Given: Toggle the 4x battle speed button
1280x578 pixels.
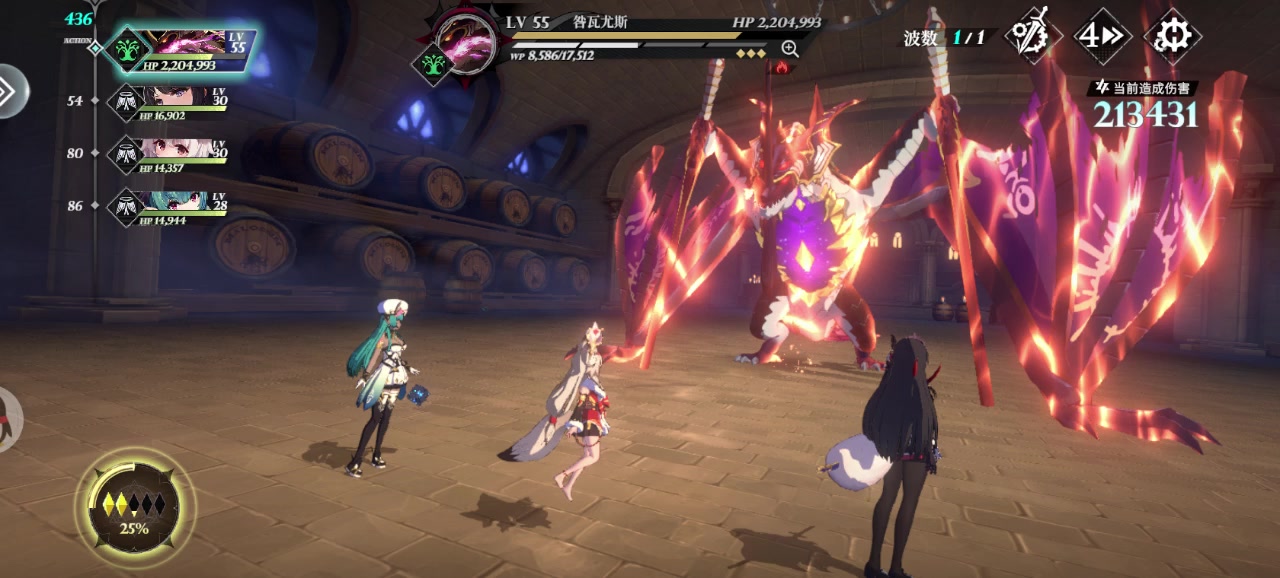Looking at the screenshot, I should pyautogui.click(x=1101, y=37).
